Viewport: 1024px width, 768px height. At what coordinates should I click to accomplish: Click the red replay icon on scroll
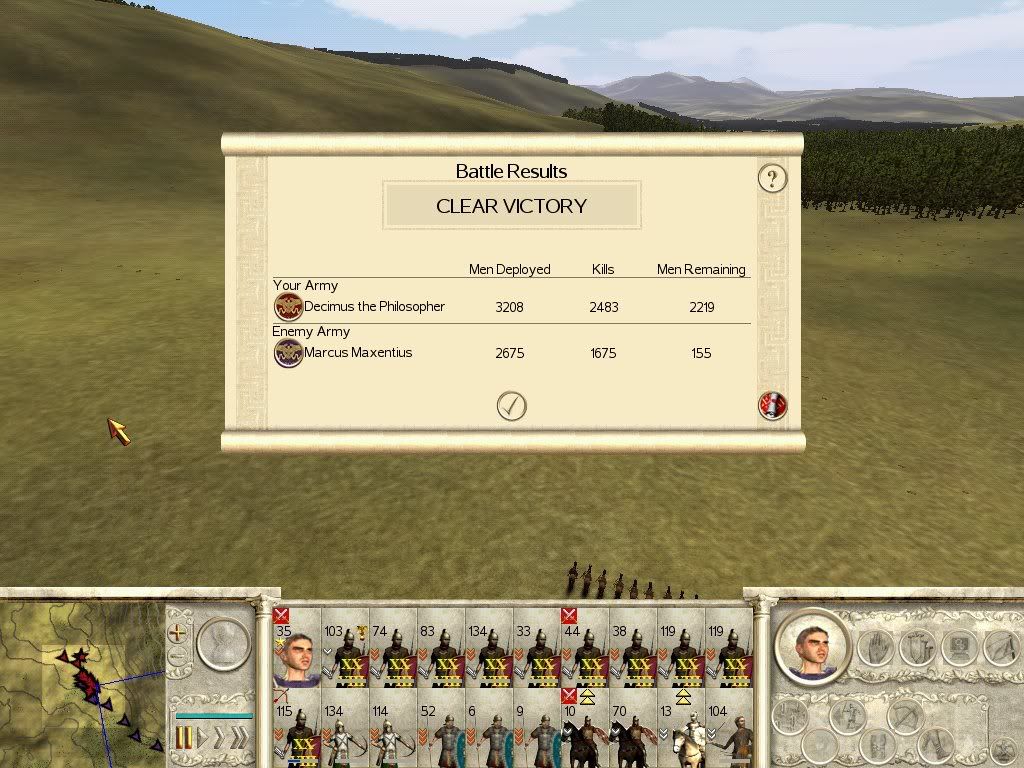pos(772,405)
